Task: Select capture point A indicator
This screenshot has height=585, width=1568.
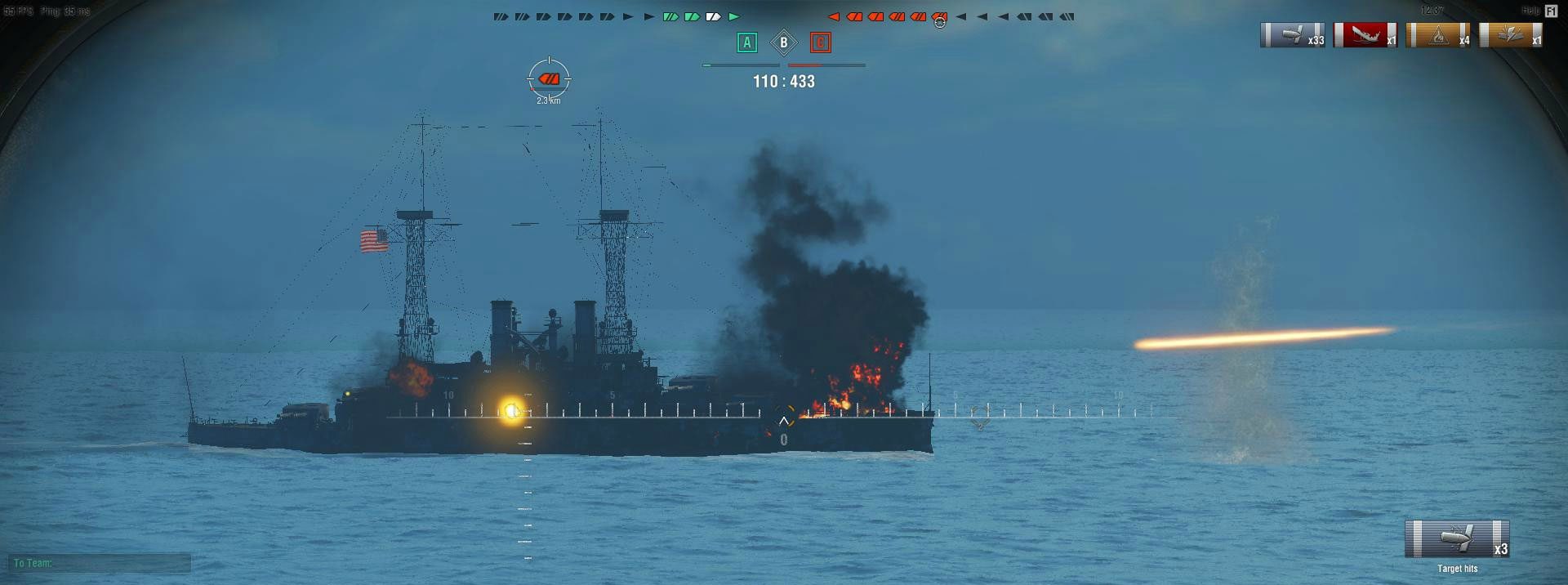Action: (746, 42)
